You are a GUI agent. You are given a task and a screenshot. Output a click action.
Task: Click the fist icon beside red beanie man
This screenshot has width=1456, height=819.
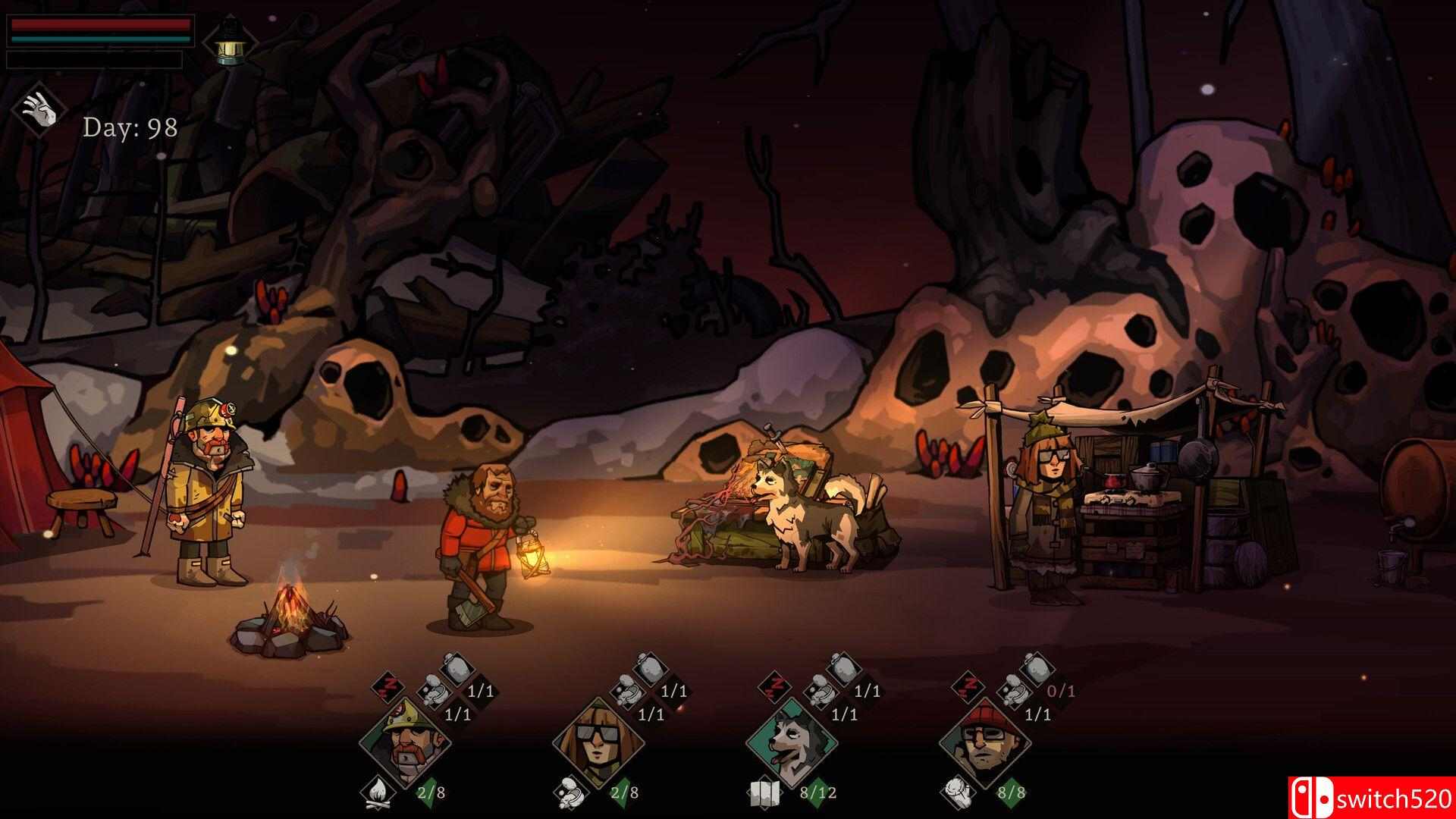958,792
